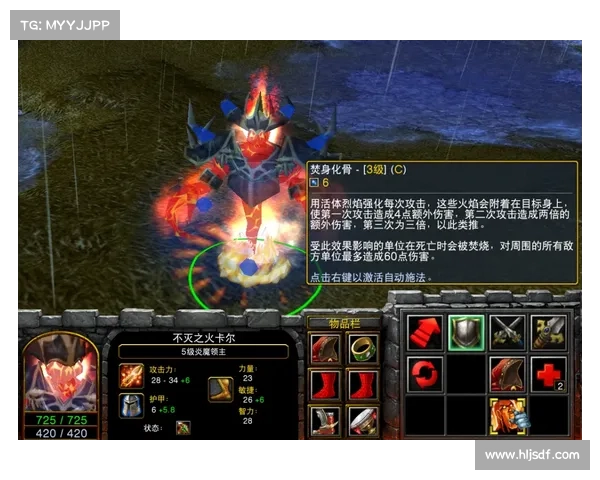The image size is (600, 480).
Task: Select the red hood in the inventory
Action: 324,348
